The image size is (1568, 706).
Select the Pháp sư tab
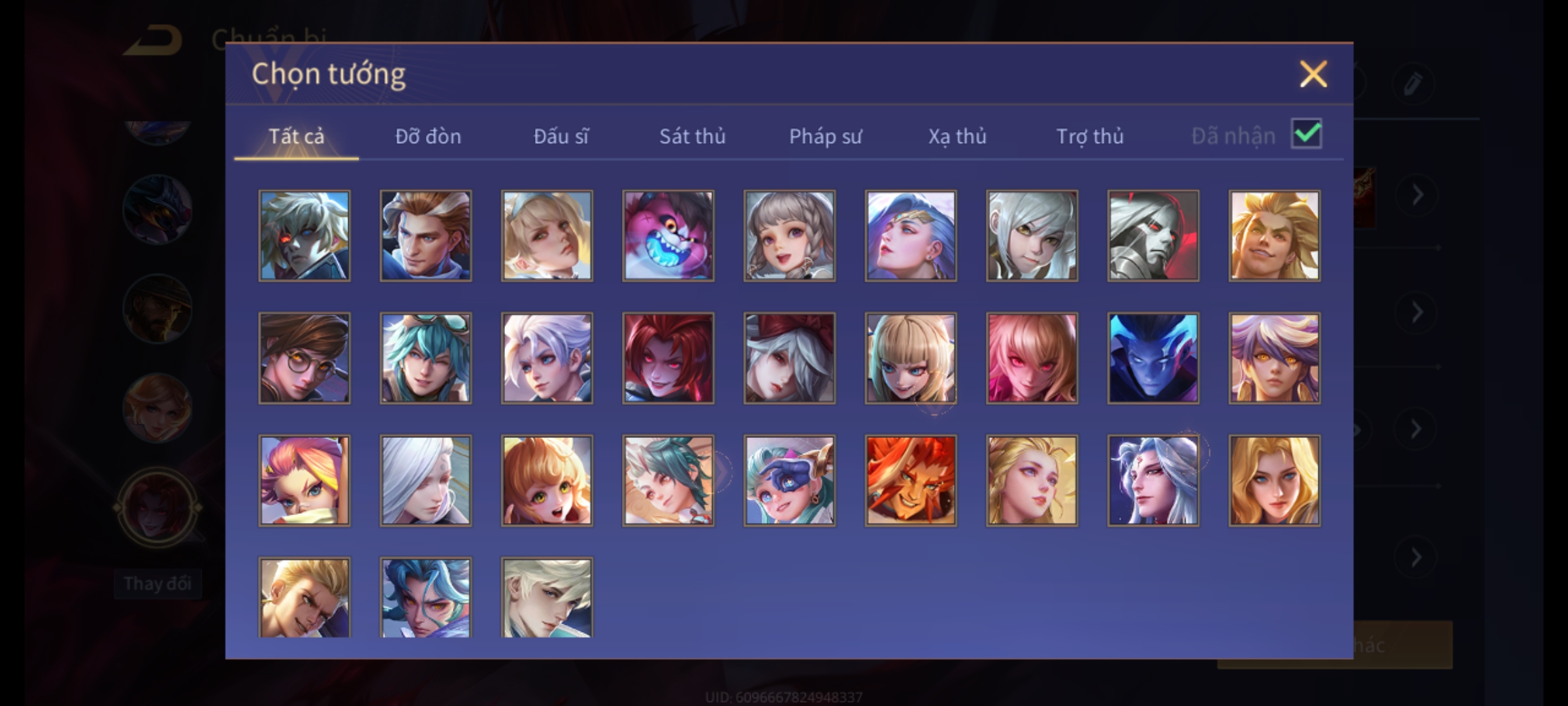[825, 136]
